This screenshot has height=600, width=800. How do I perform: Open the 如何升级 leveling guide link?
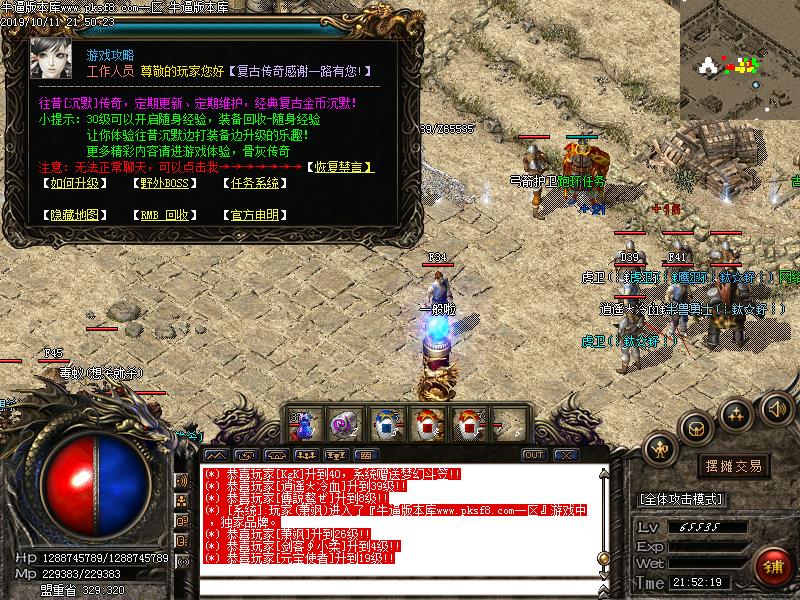click(x=70, y=183)
